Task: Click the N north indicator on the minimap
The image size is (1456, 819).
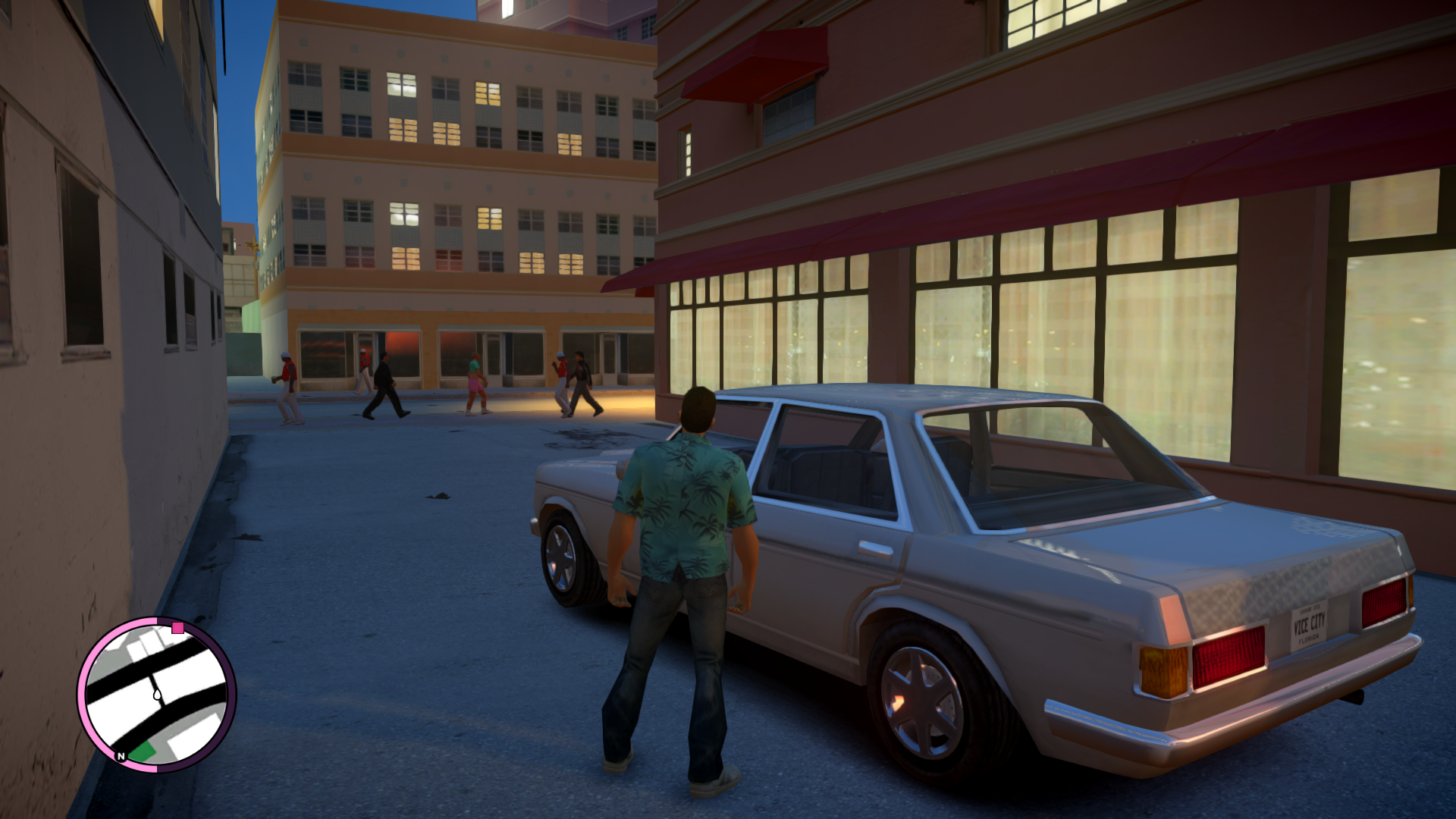Action: [x=121, y=756]
